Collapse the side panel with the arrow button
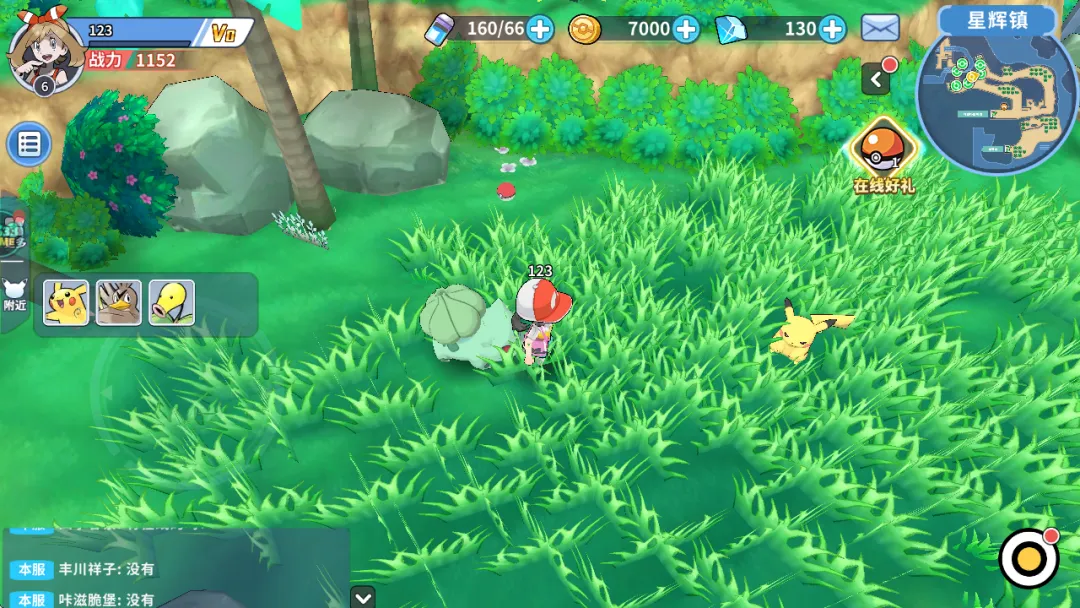 [x=876, y=79]
